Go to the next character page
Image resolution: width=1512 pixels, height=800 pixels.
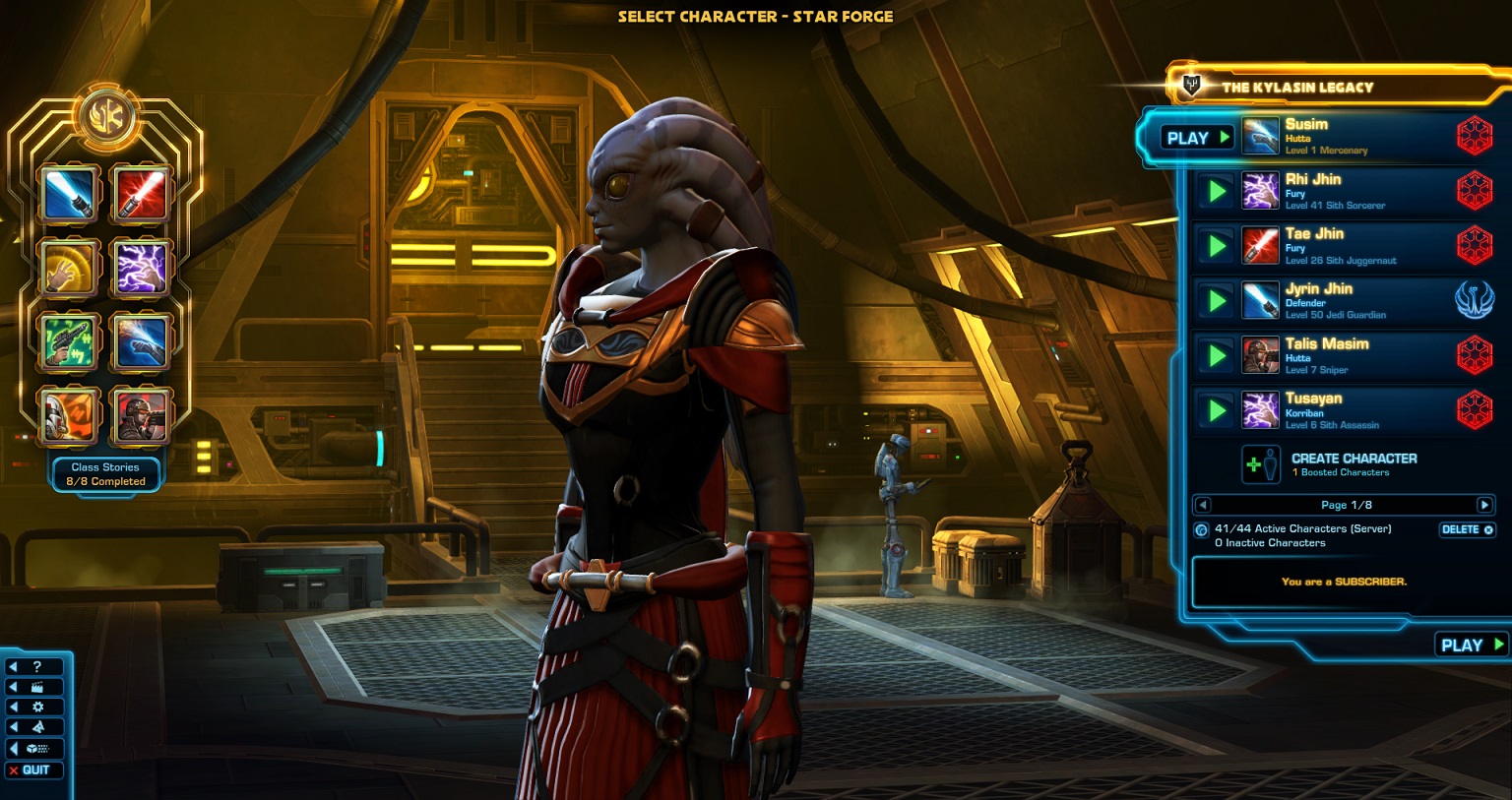coord(1484,505)
